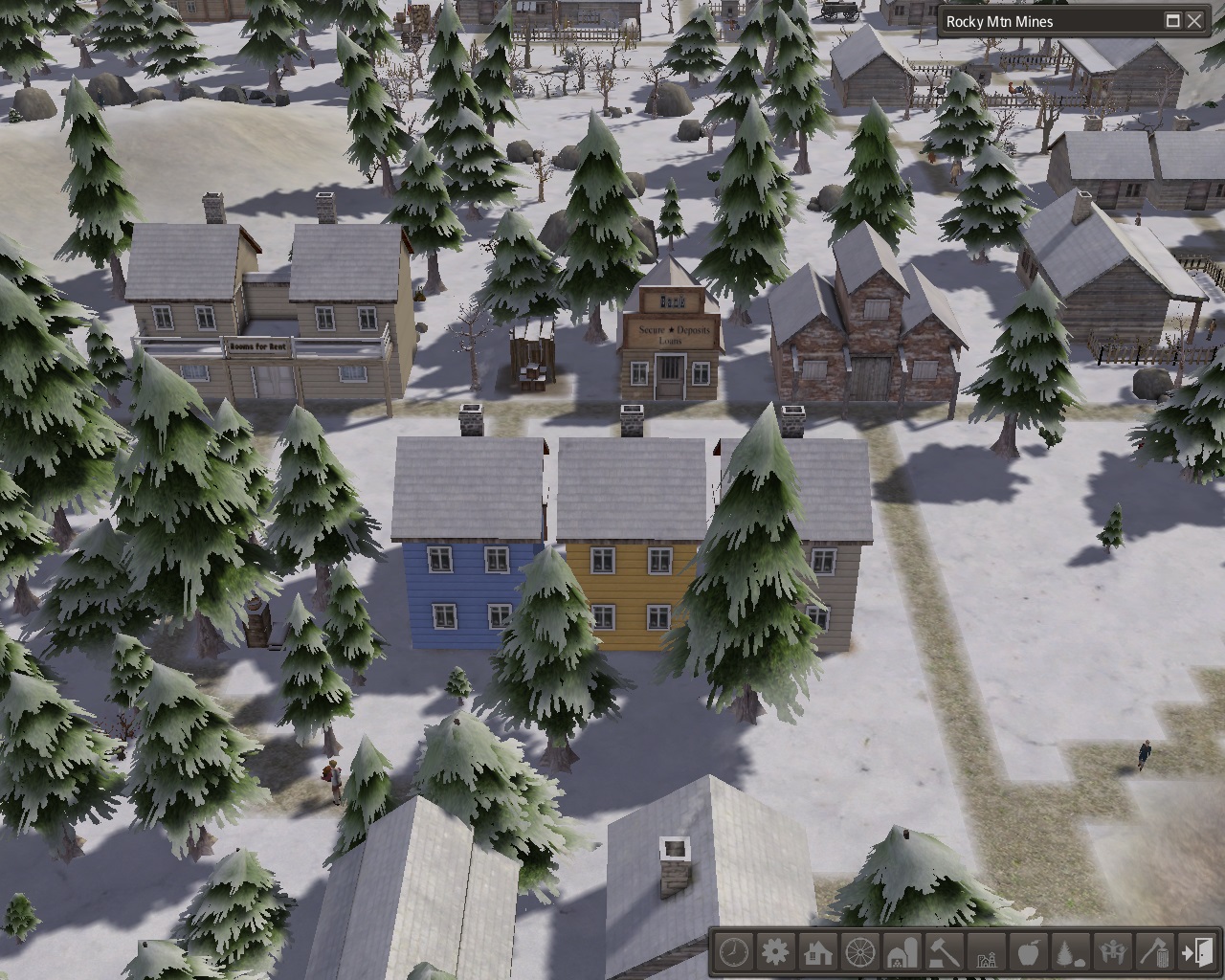Open the apple food production menu
Screen dimensions: 1225x980
click(1028, 952)
